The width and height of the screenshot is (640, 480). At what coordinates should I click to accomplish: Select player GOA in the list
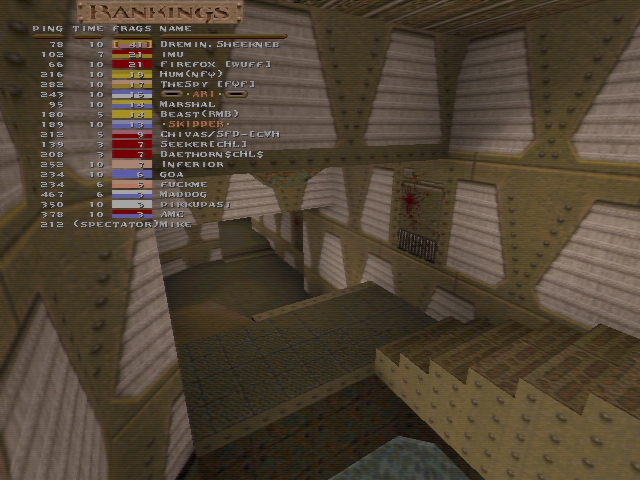(x=171, y=174)
